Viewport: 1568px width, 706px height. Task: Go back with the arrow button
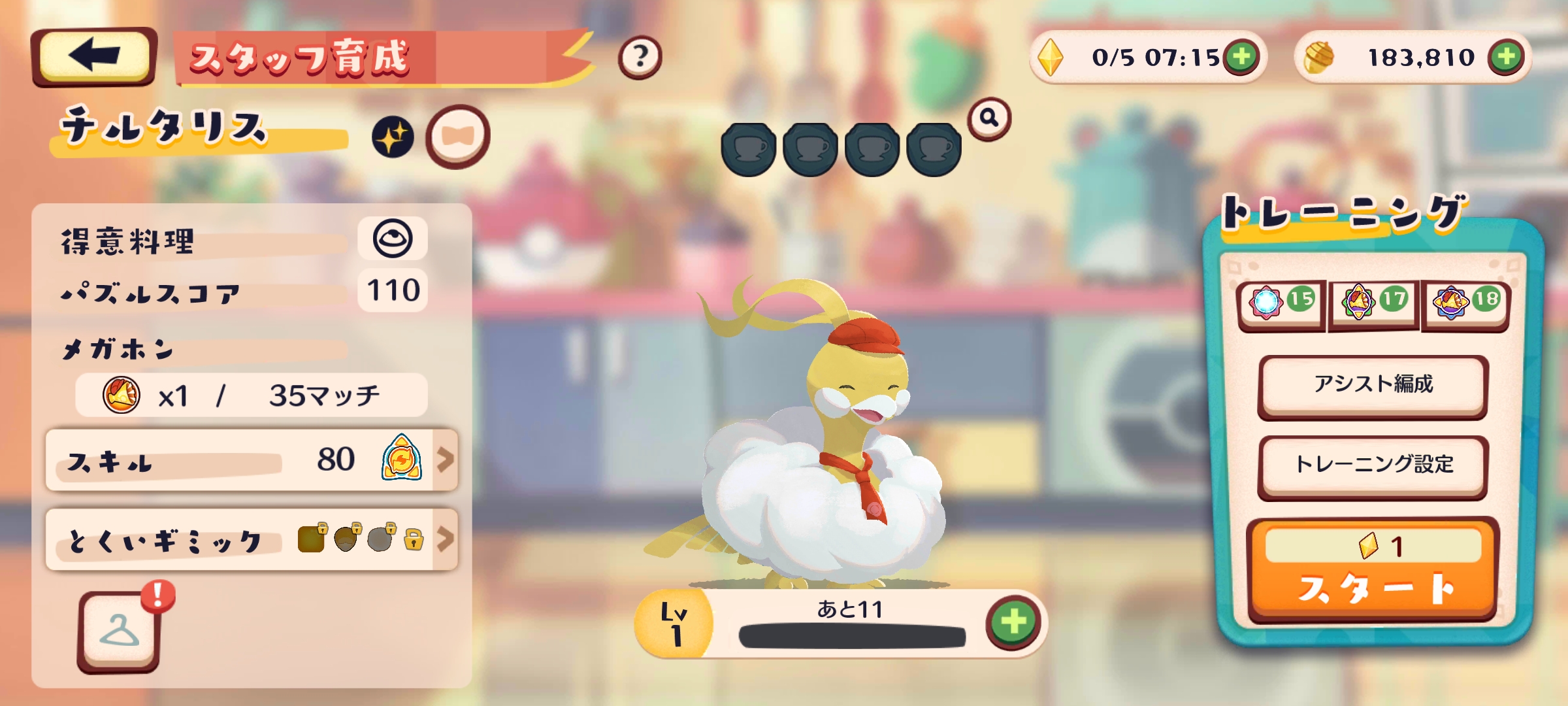coord(94,56)
